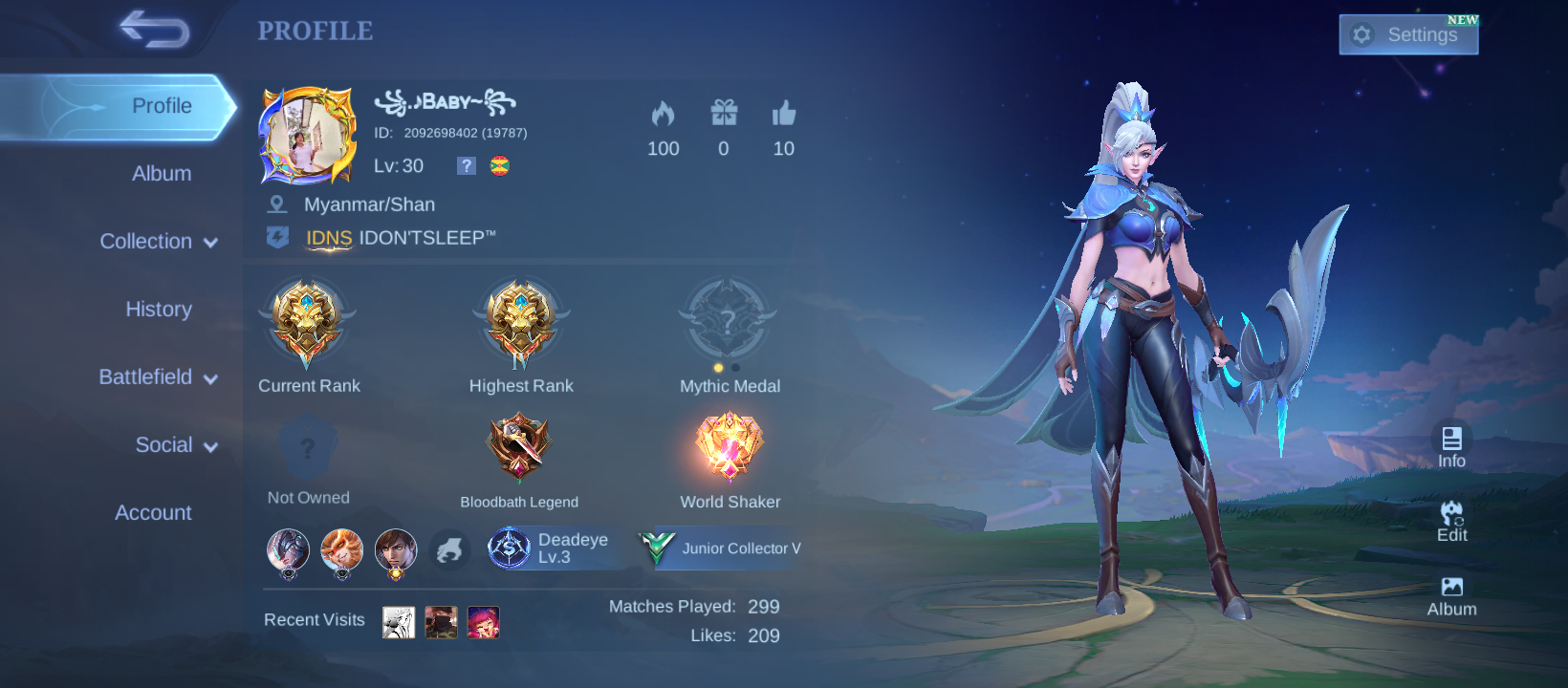Open the question mark beside Lv:30
Image resolution: width=1568 pixels, height=688 pixels.
click(x=466, y=165)
